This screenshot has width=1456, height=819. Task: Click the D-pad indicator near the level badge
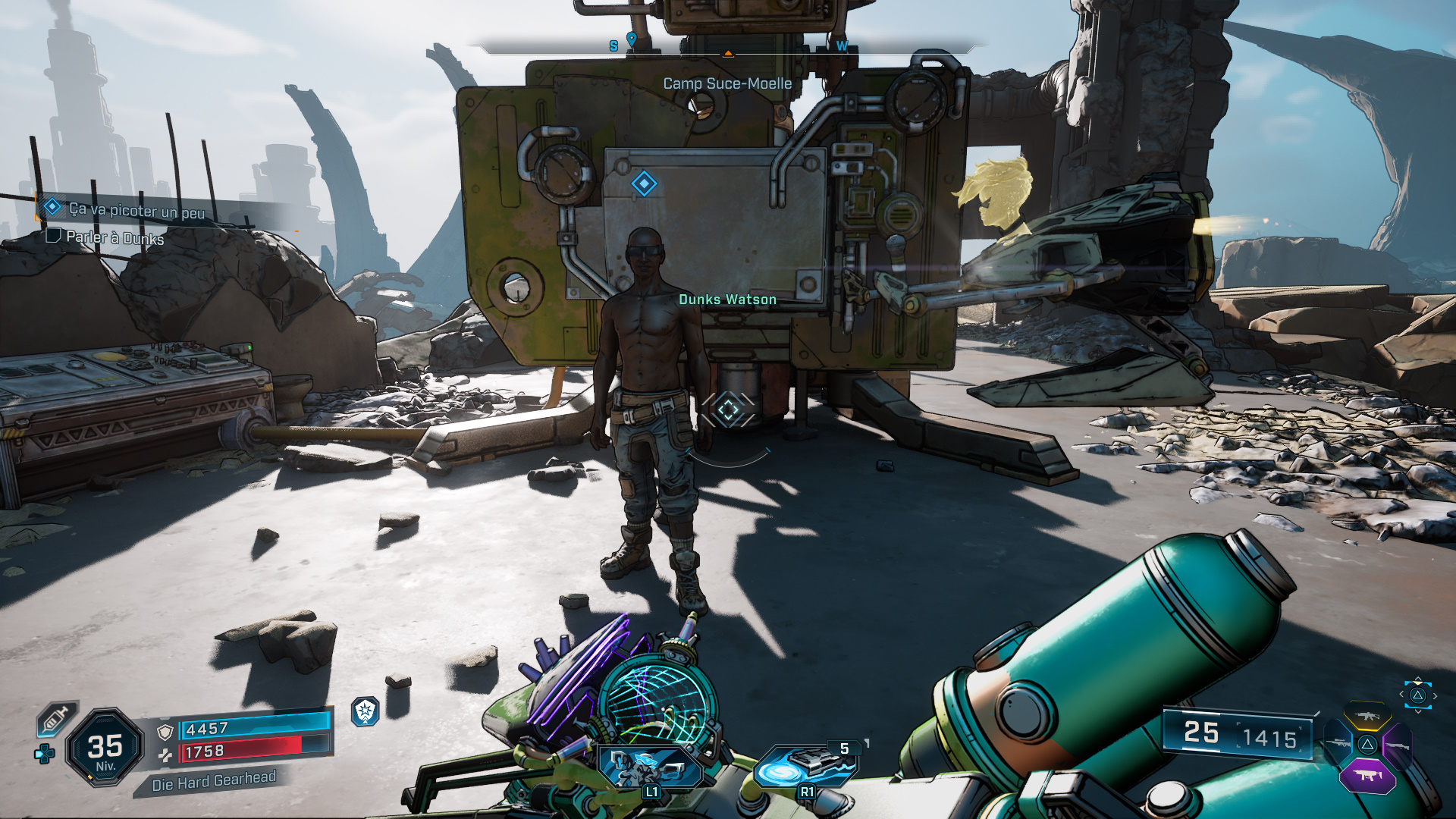tap(43, 755)
